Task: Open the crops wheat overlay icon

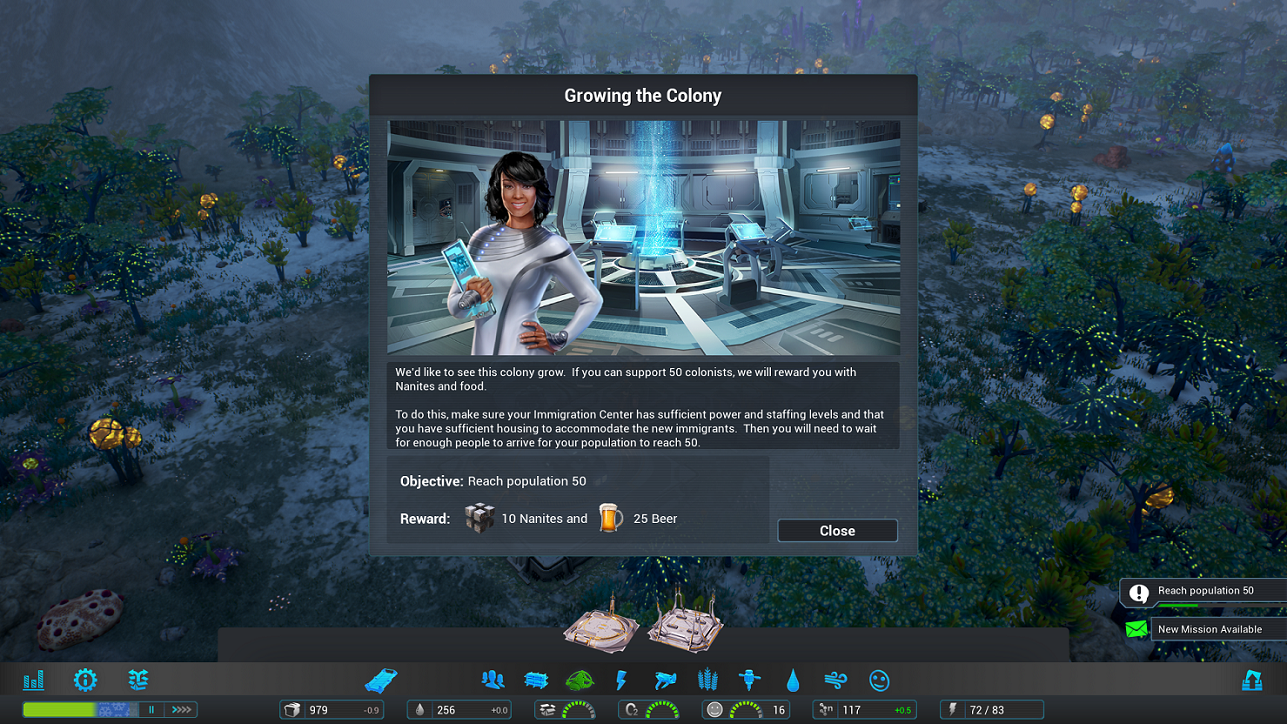Action: pos(707,679)
